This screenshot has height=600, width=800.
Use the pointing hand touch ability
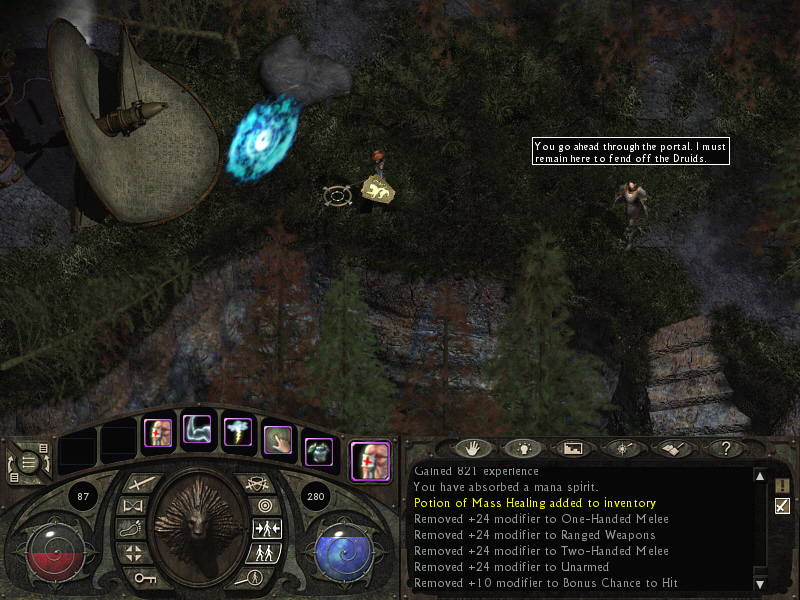277,440
